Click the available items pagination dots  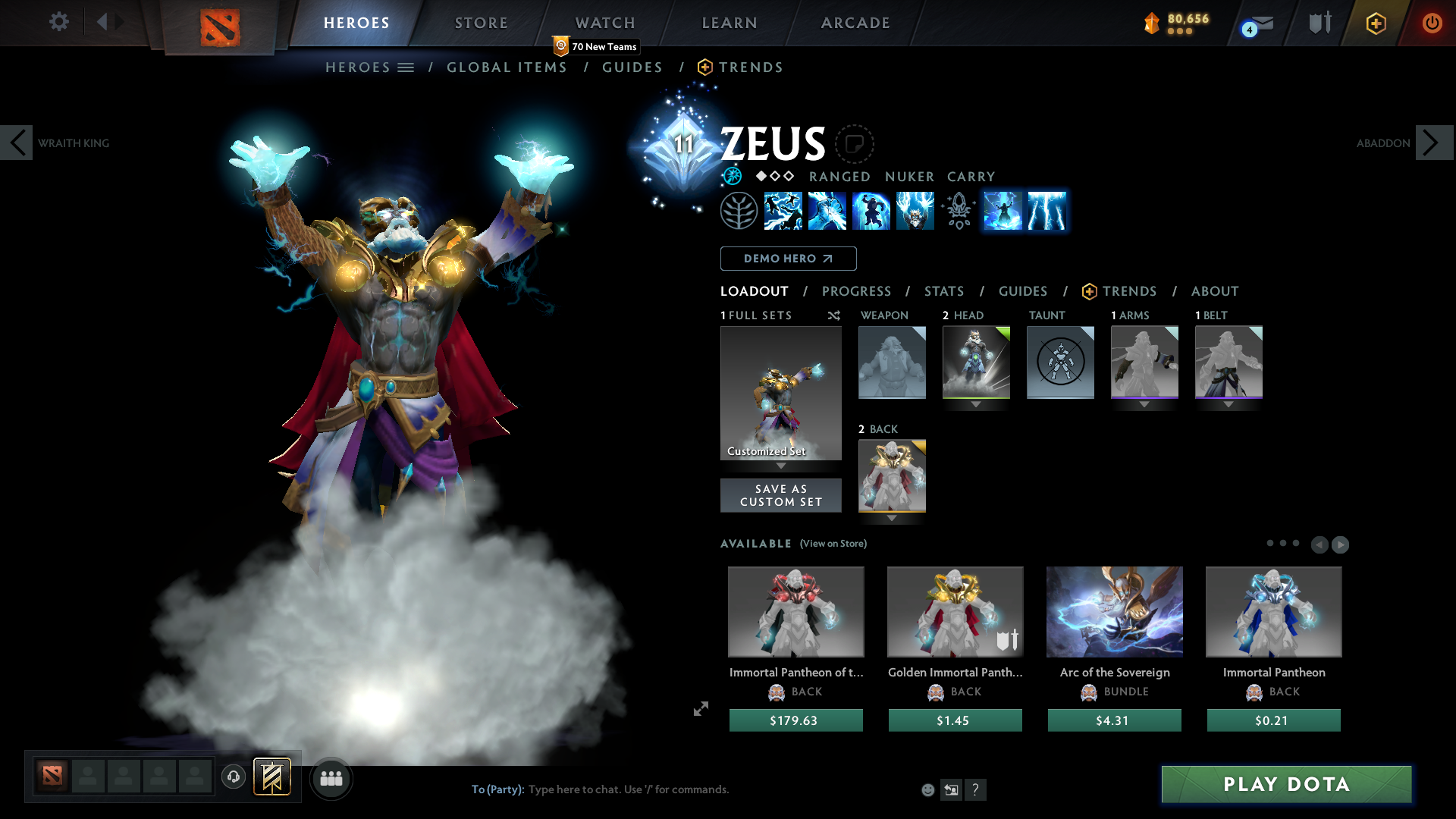pos(1285,543)
